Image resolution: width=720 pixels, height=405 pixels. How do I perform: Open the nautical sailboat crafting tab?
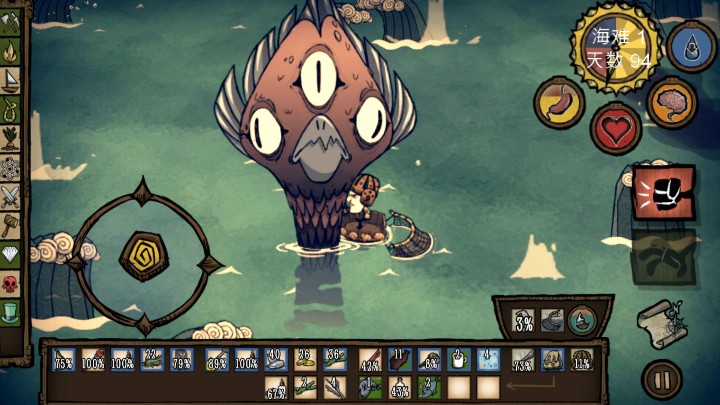(11, 79)
